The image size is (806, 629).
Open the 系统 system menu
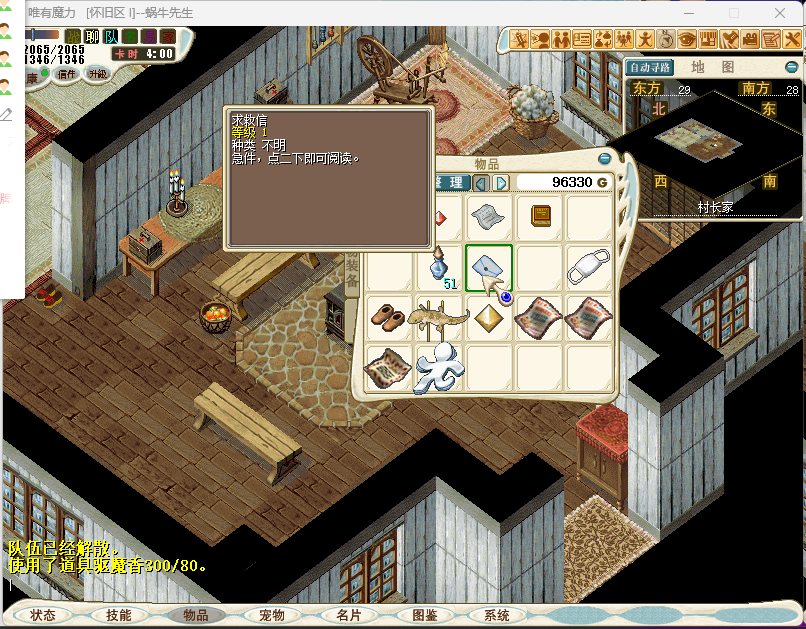[497, 616]
